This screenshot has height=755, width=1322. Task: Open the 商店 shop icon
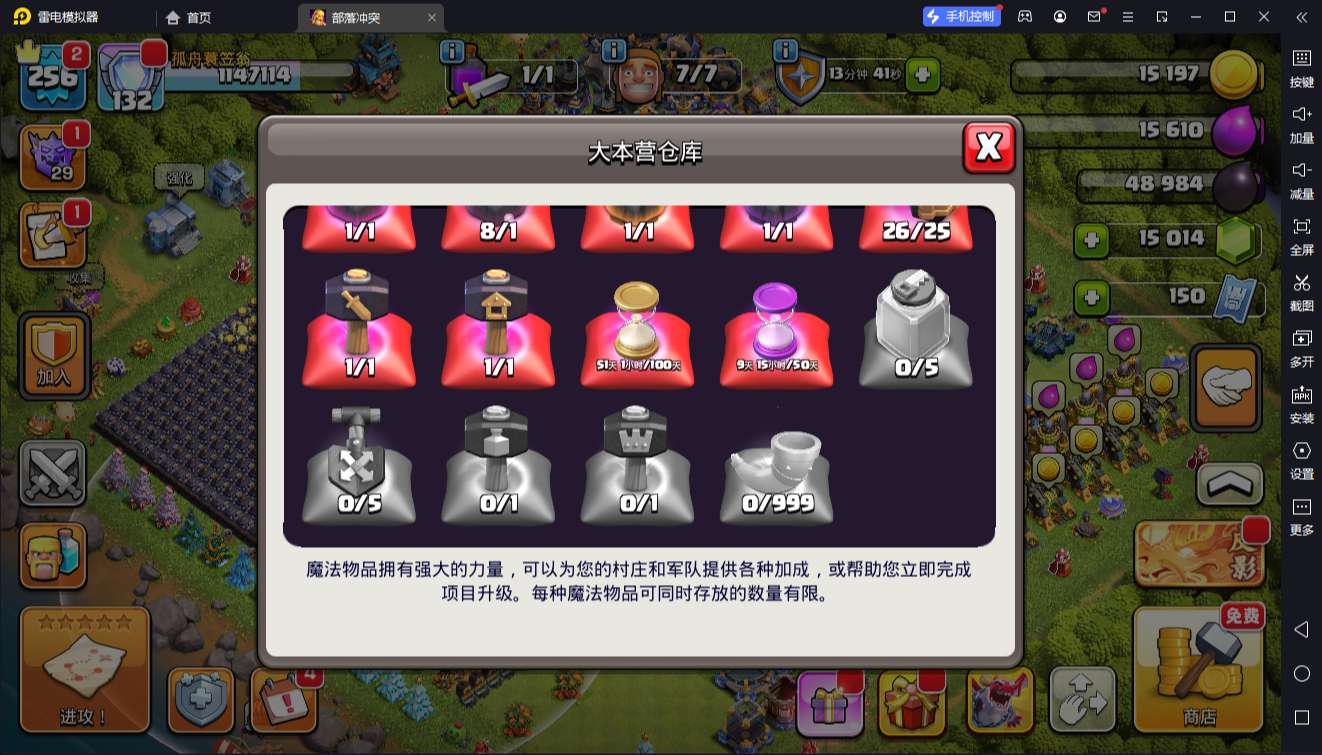point(1197,667)
